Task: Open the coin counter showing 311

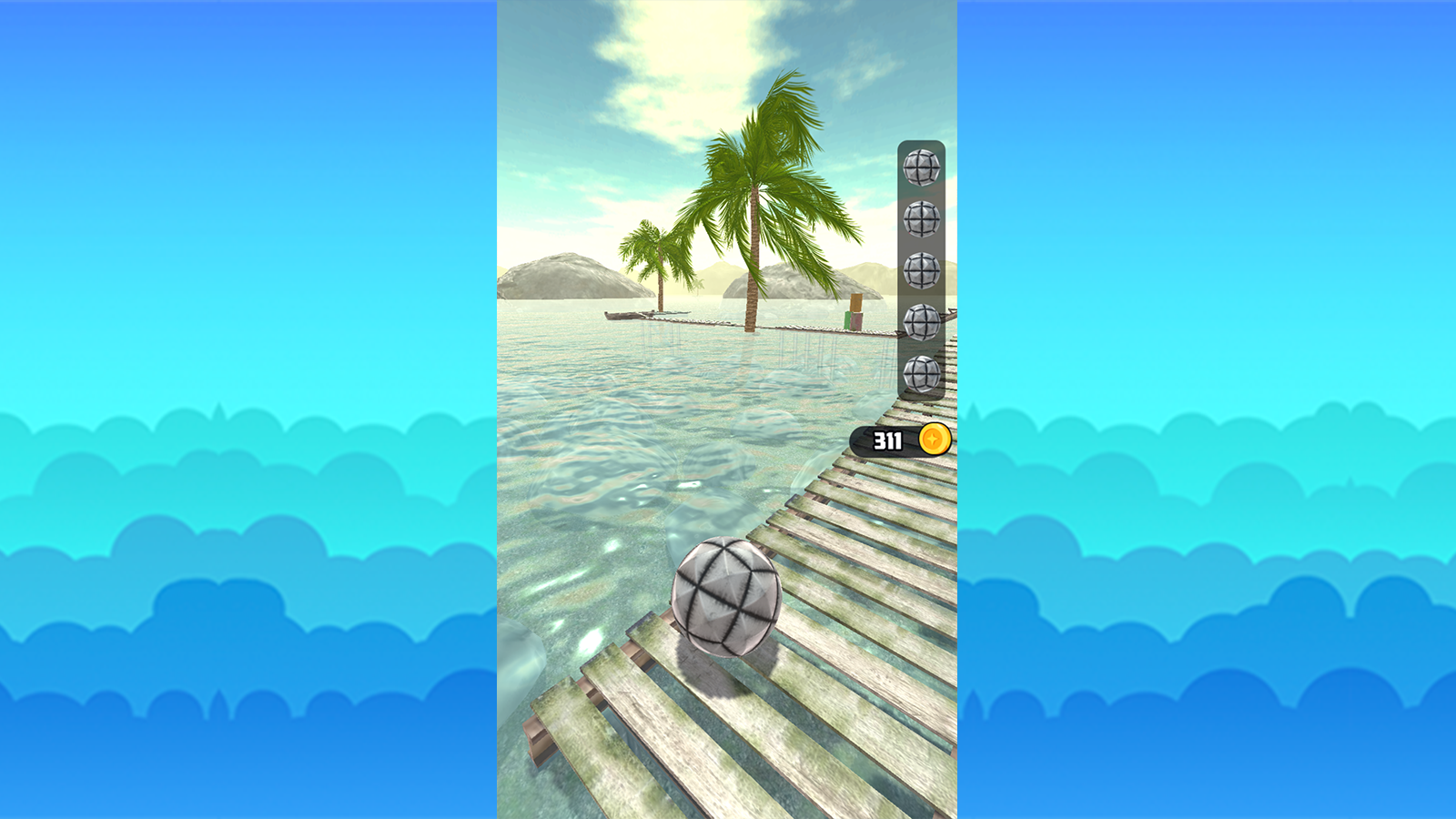Action: point(887,440)
